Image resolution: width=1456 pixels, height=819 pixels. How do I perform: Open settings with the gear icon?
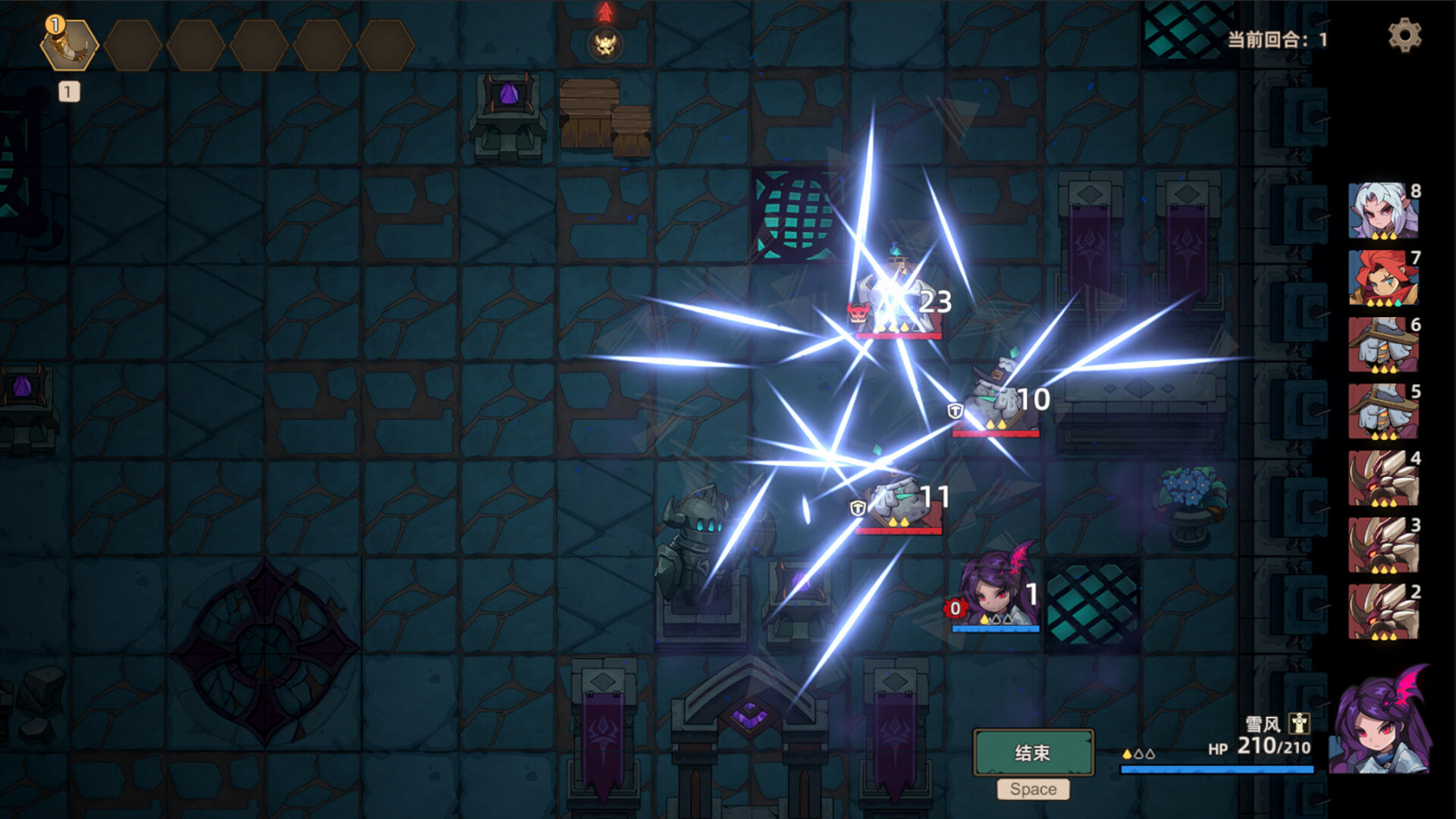[1404, 36]
